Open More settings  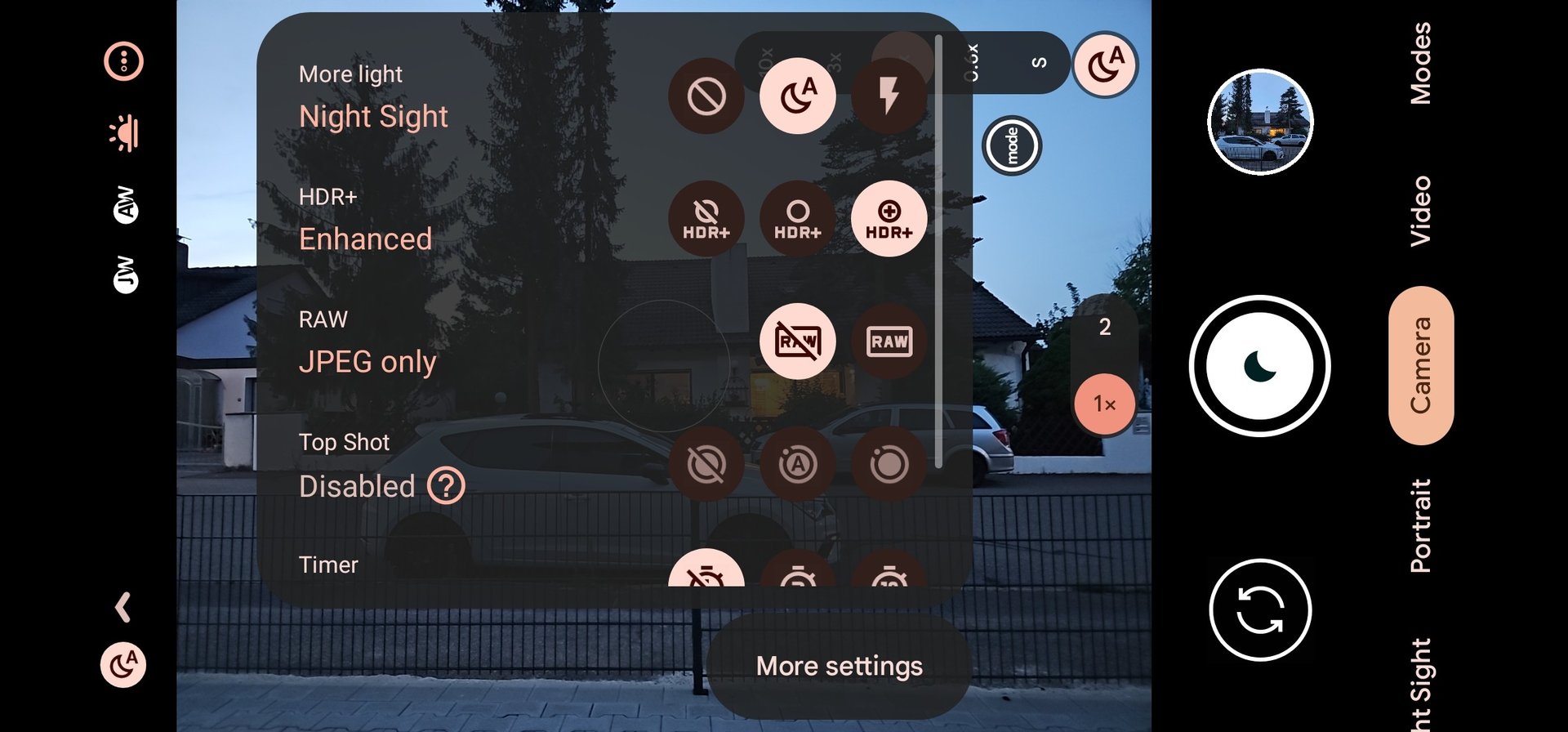coord(839,666)
